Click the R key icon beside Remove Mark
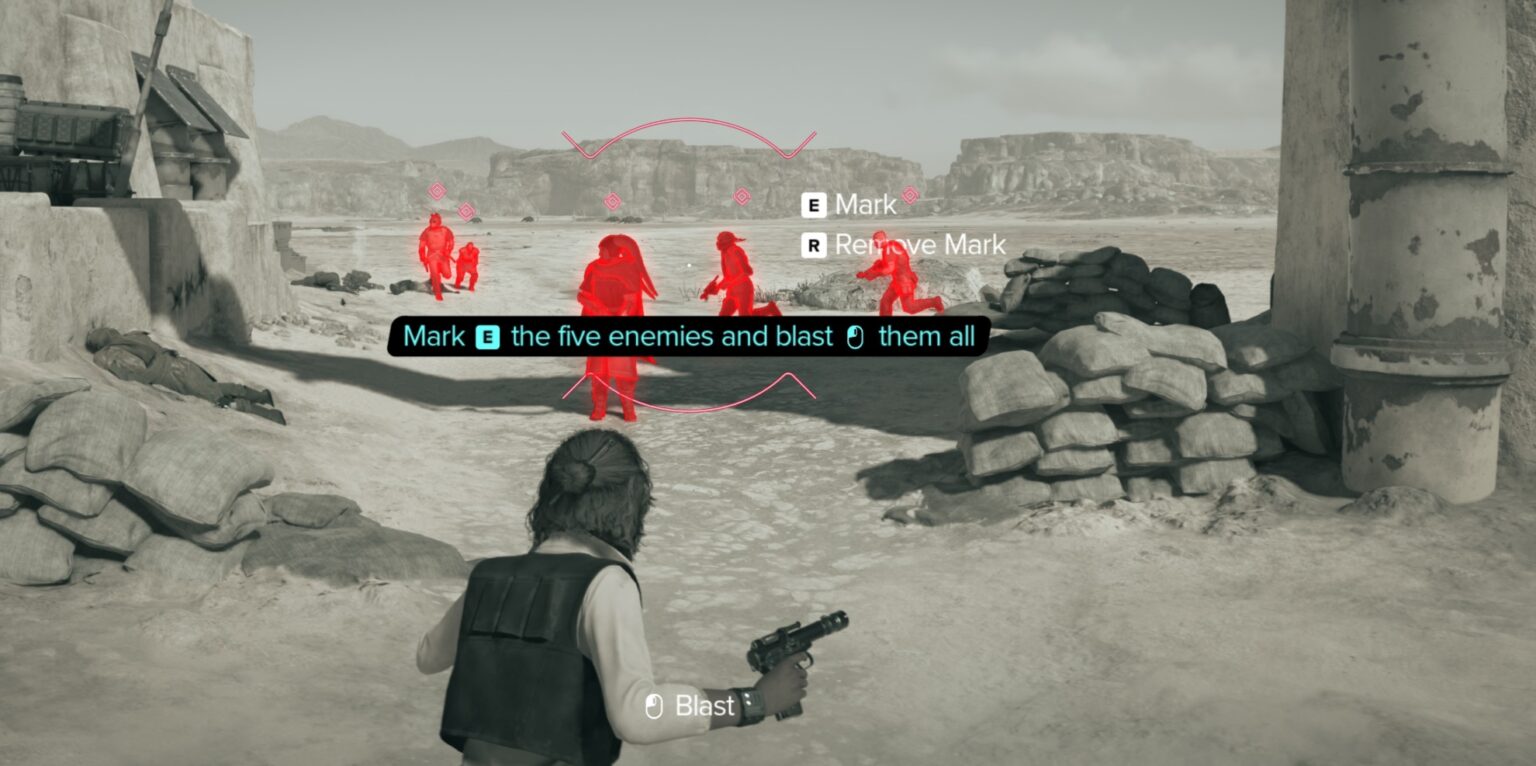The image size is (1536, 766). [x=813, y=245]
